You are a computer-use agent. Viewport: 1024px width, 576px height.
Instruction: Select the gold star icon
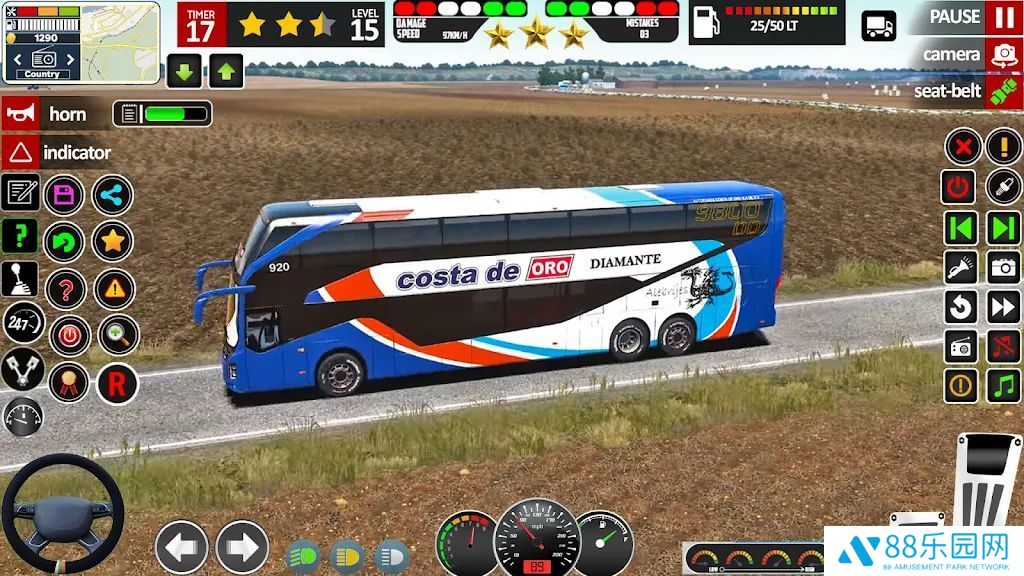[x=113, y=241]
